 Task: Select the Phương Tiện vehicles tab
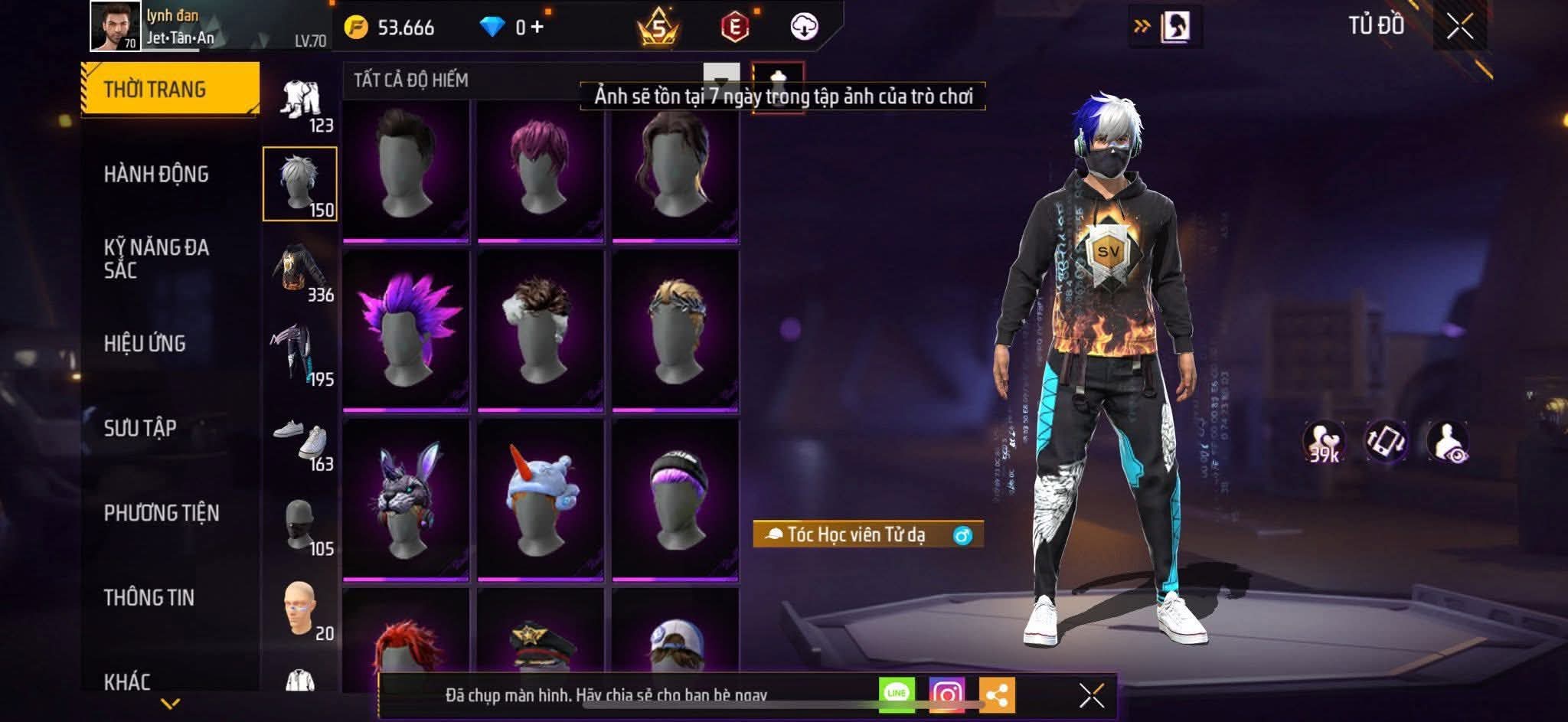(x=161, y=513)
